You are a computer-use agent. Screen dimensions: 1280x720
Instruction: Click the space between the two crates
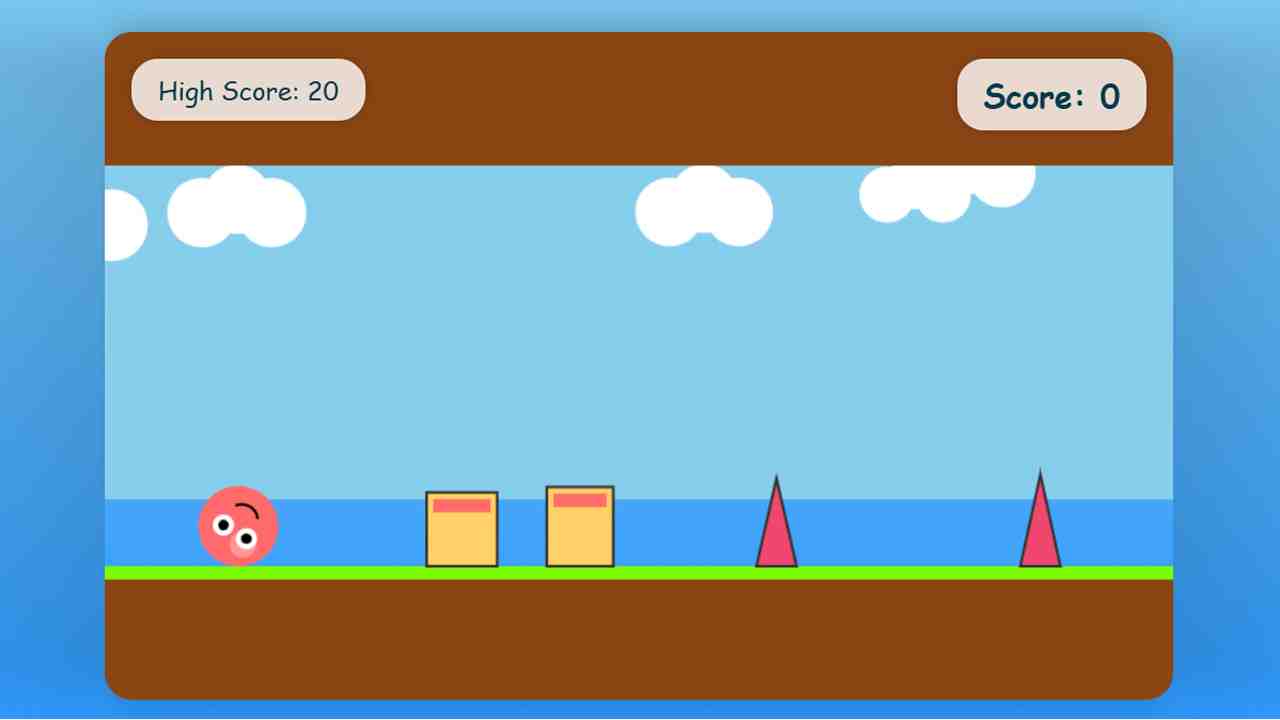[521, 527]
